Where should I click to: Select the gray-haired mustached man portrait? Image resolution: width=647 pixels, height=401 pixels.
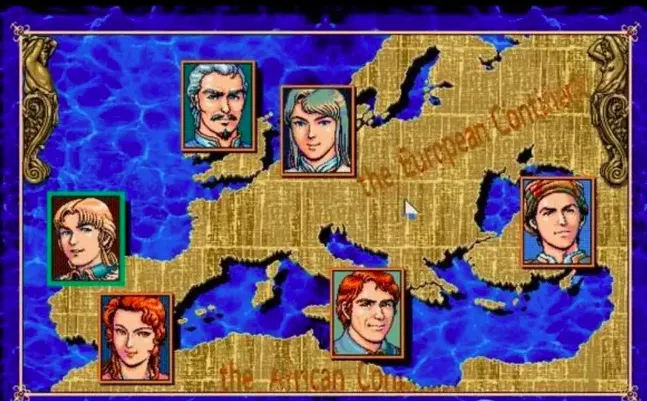coord(218,105)
